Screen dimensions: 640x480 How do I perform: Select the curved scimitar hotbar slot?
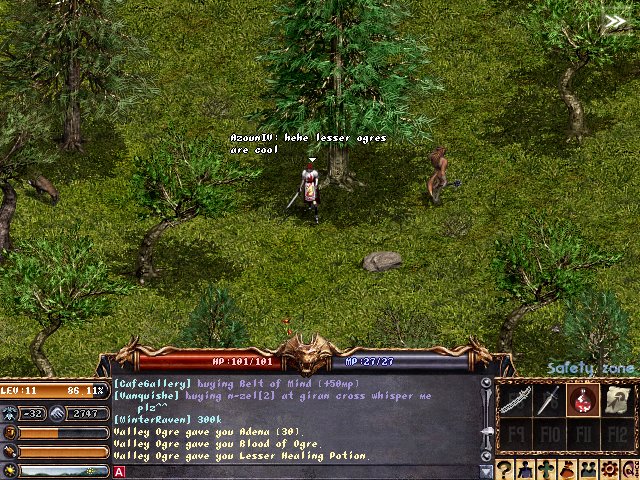click(514, 400)
